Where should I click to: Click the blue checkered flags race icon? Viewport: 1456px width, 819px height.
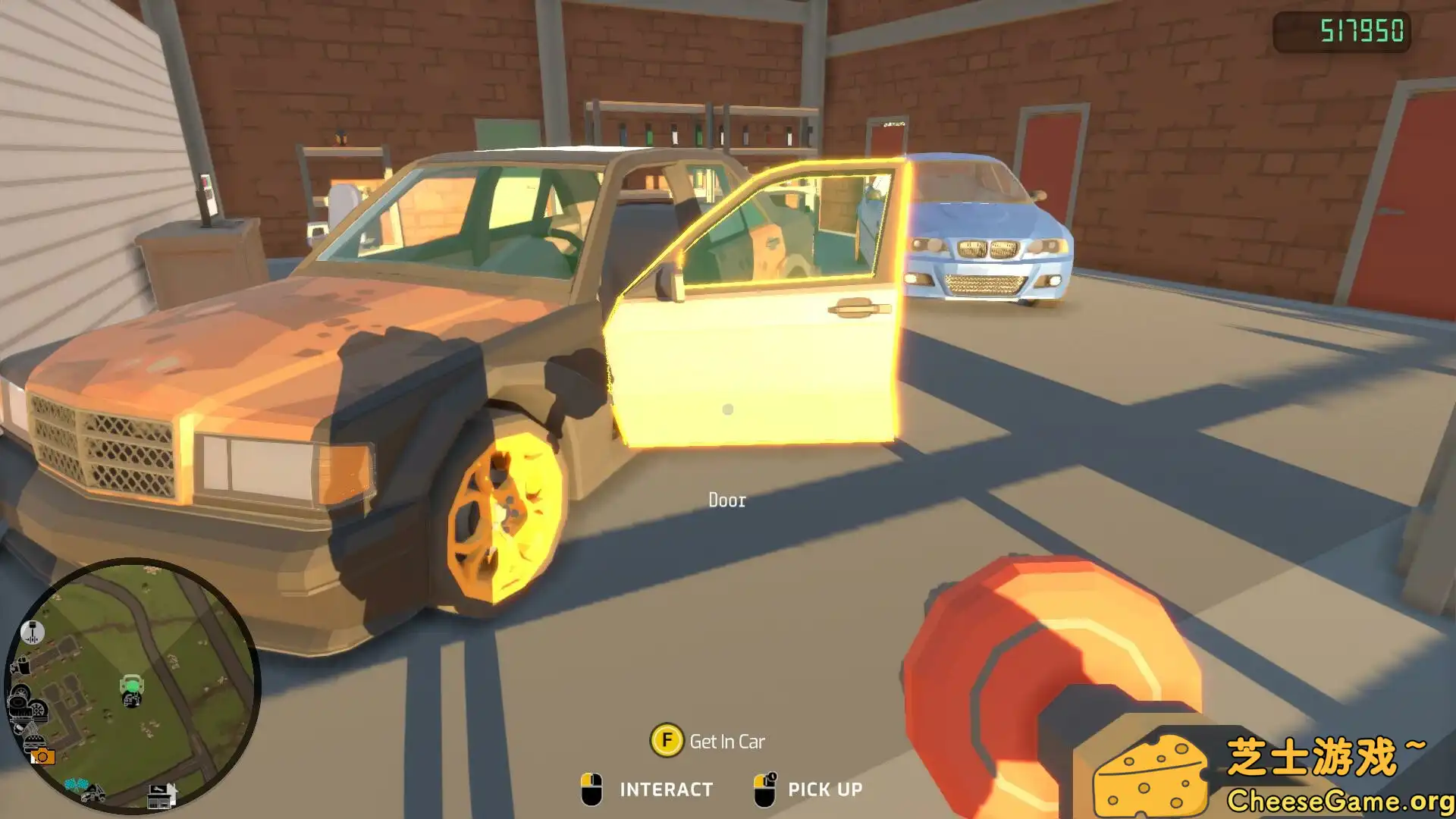coord(77,784)
